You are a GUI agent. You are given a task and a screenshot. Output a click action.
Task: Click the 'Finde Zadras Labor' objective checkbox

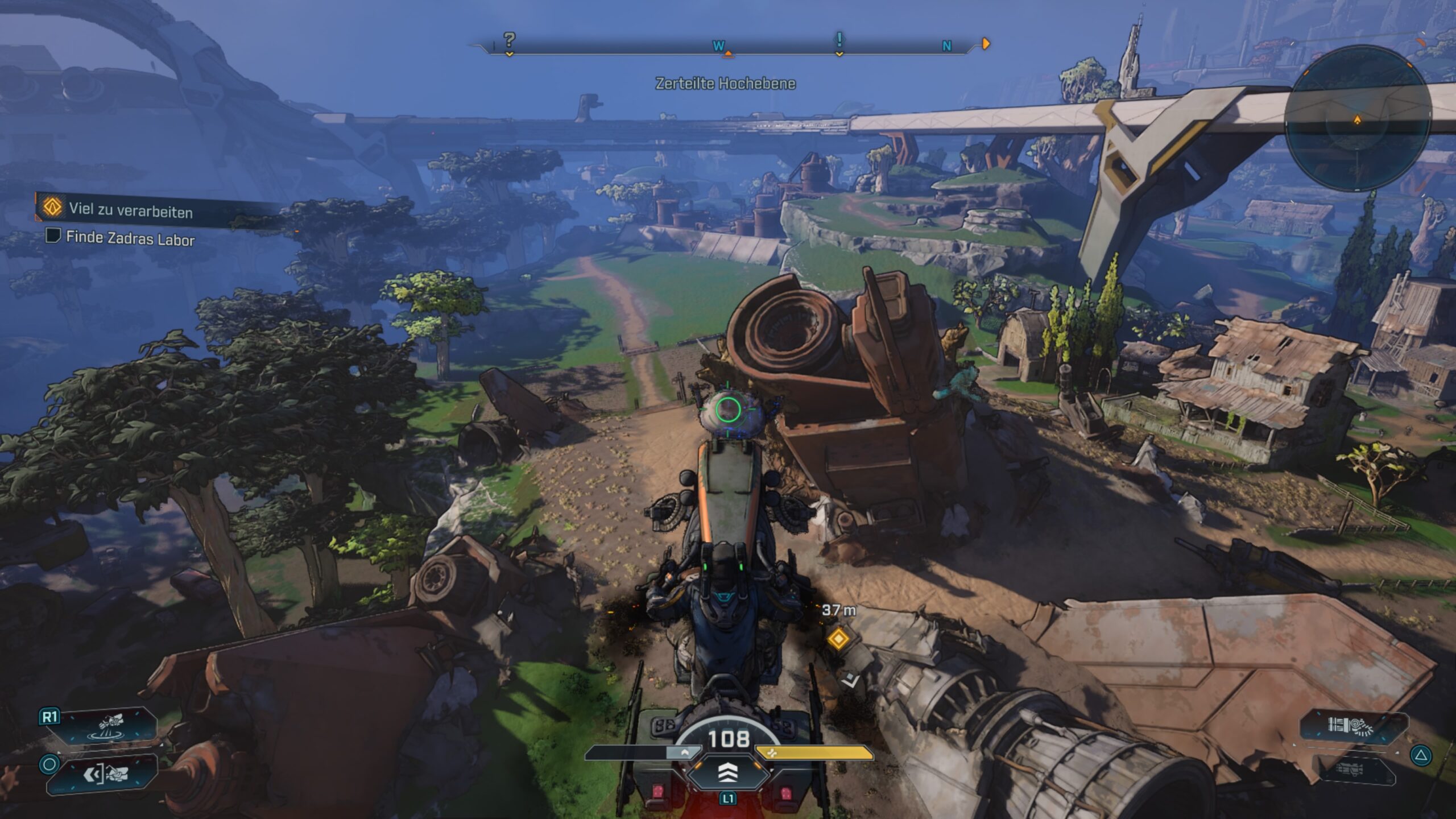[53, 235]
